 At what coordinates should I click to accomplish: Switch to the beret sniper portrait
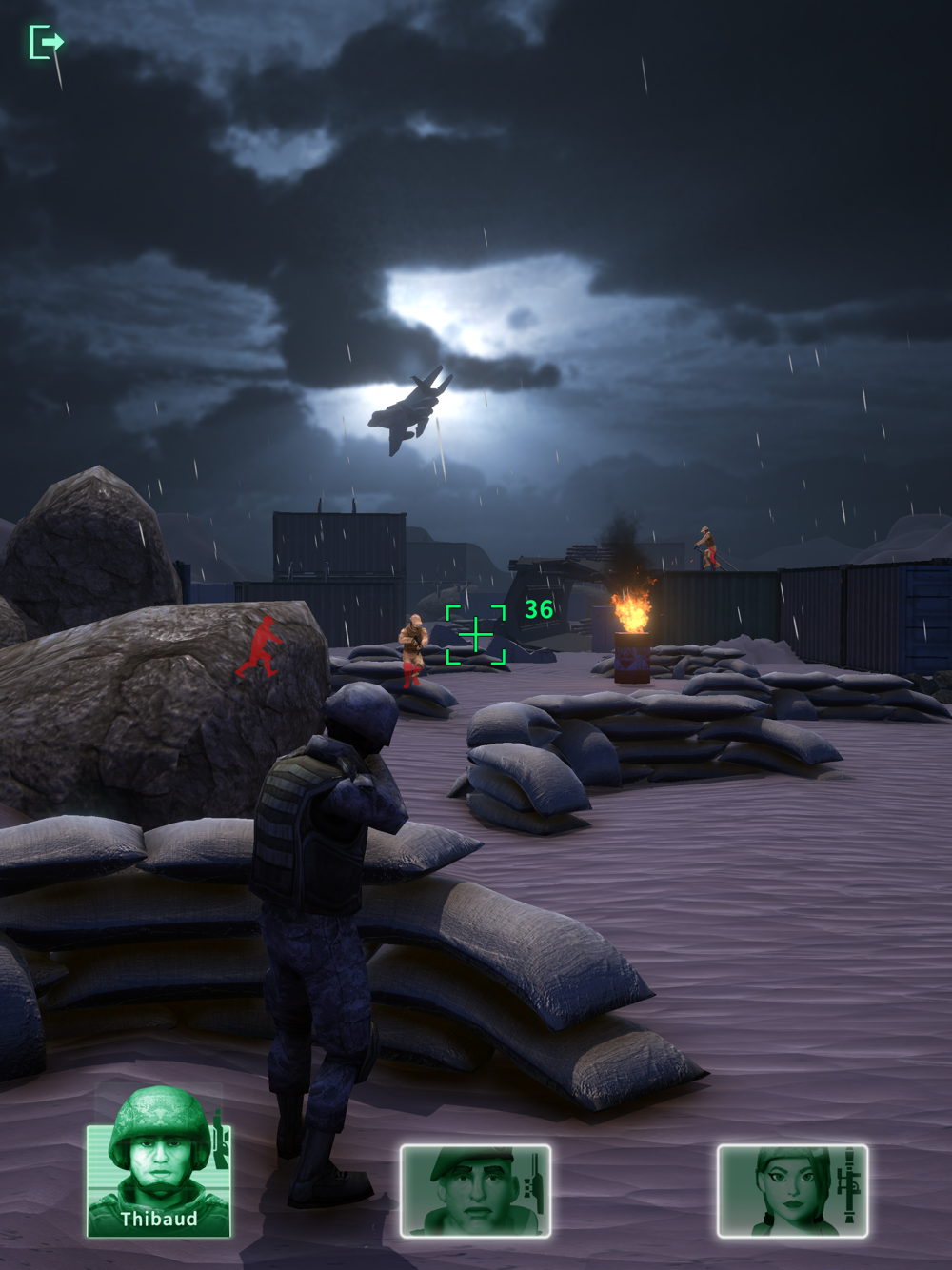click(x=475, y=1190)
